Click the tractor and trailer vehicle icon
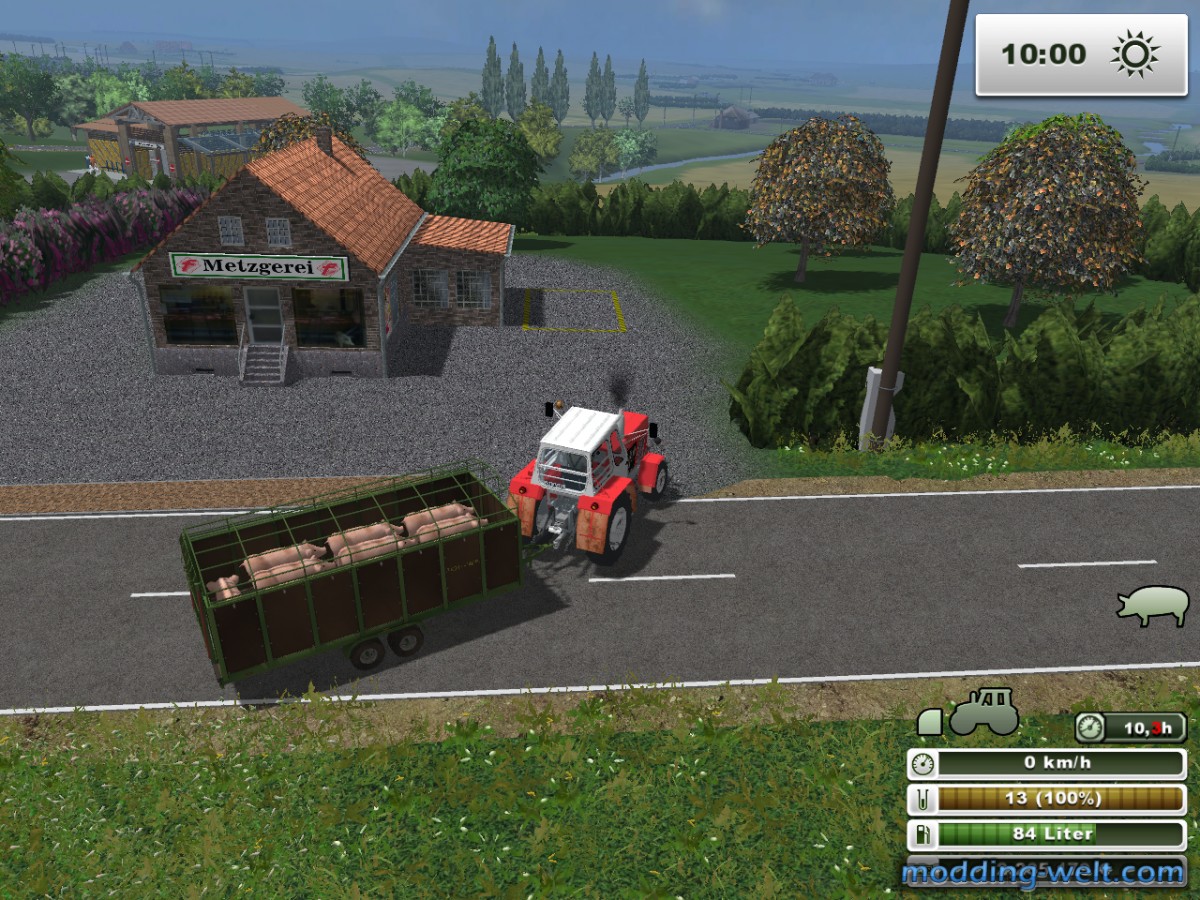The height and width of the screenshot is (900, 1200). click(968, 713)
